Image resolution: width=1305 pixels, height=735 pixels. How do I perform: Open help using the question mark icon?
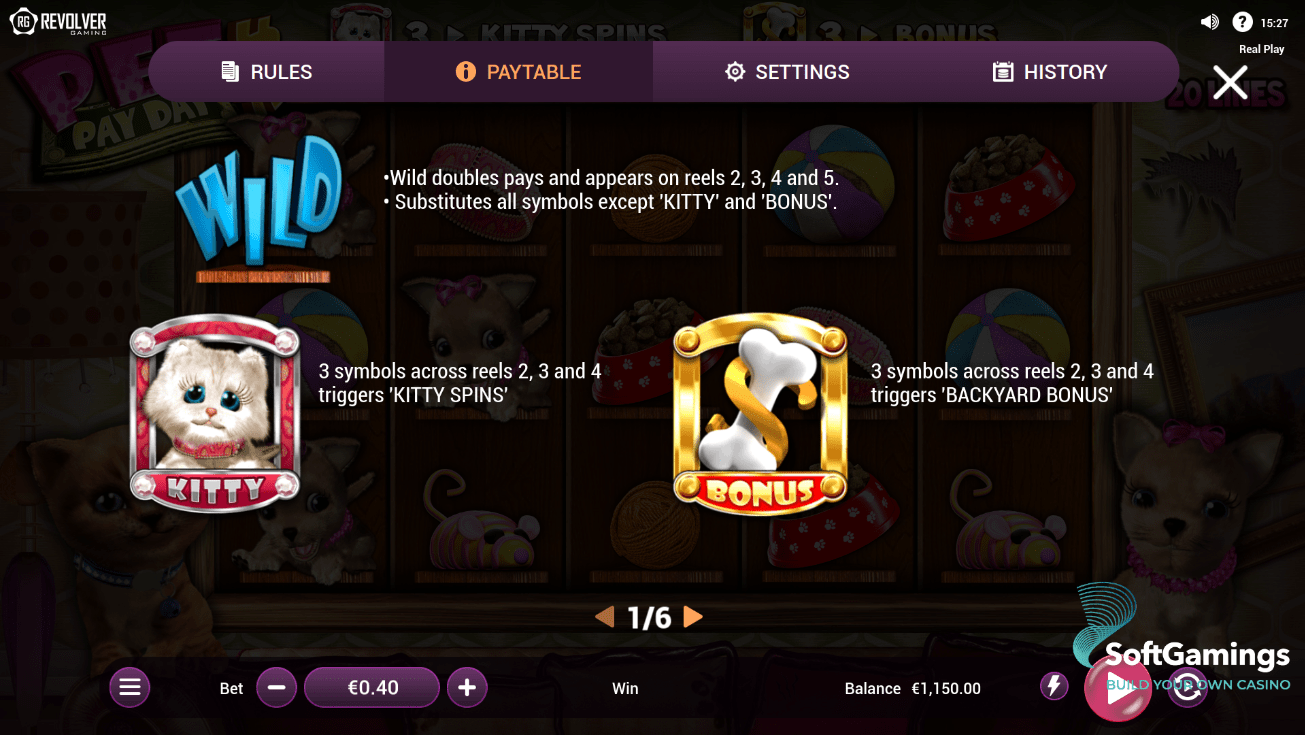click(1242, 20)
